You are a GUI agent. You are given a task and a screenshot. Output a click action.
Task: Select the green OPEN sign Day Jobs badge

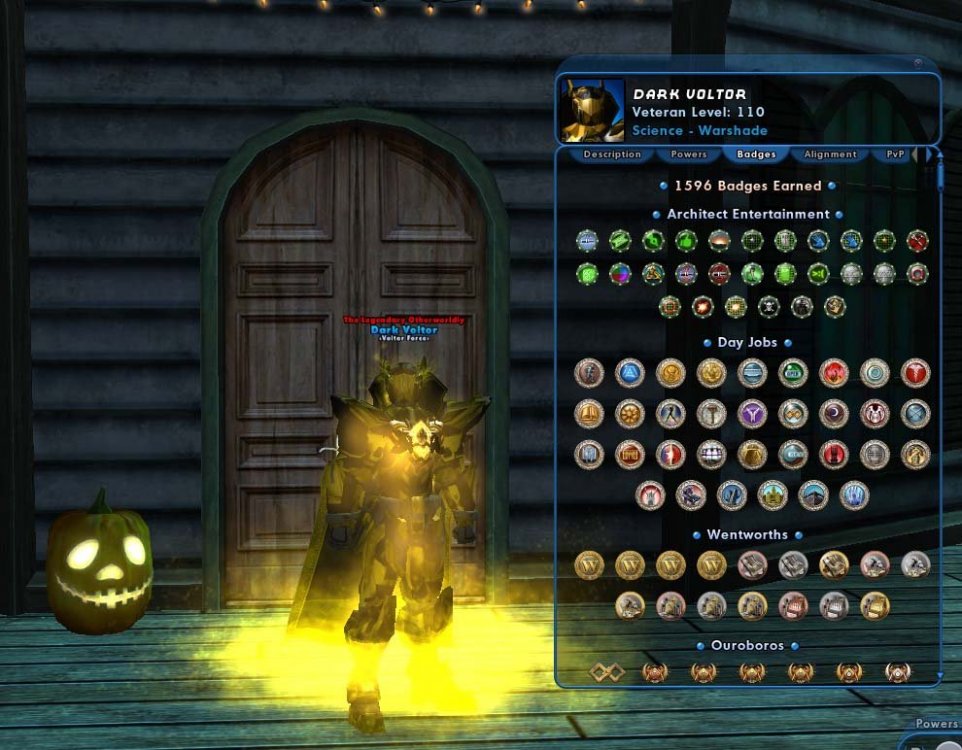[x=793, y=373]
